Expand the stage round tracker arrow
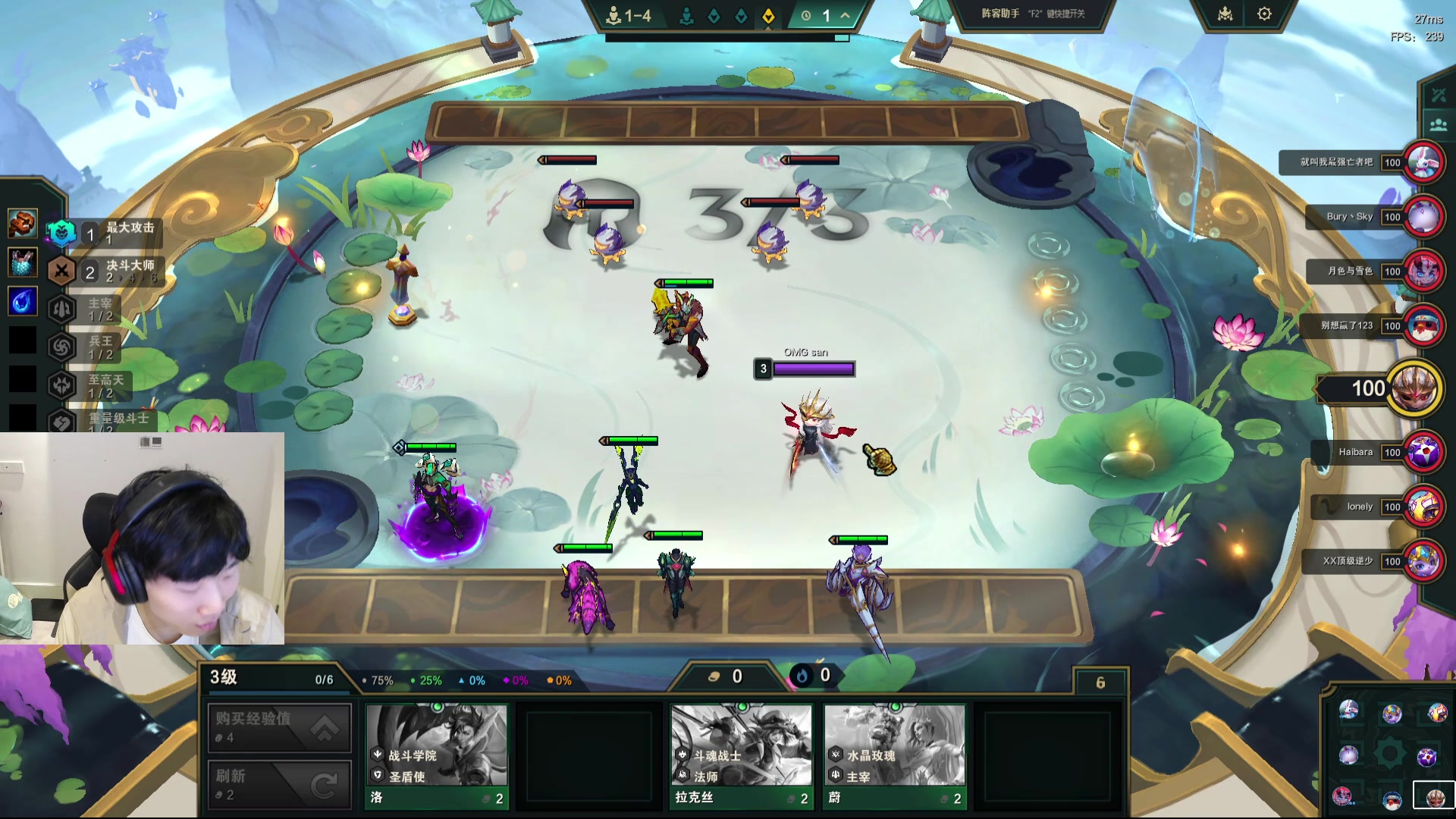The image size is (1456, 819). pos(845,15)
